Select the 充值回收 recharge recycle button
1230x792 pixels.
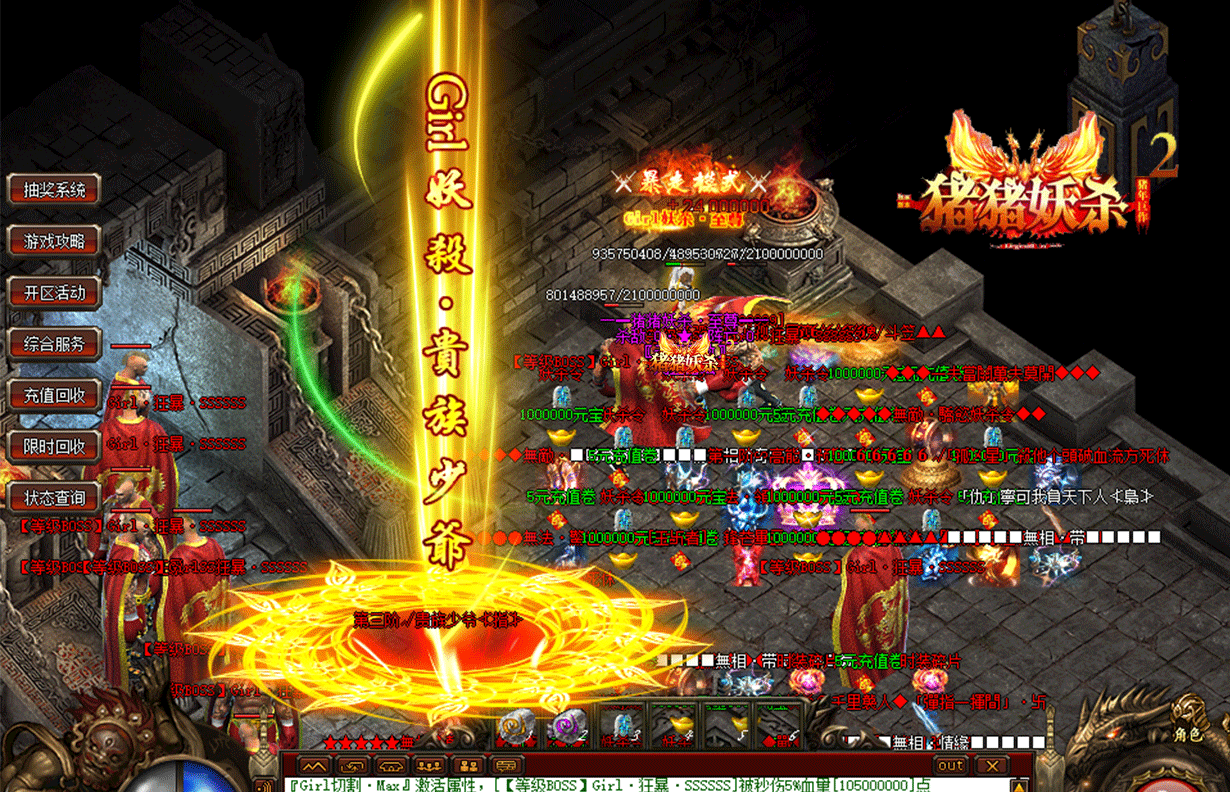tap(55, 395)
